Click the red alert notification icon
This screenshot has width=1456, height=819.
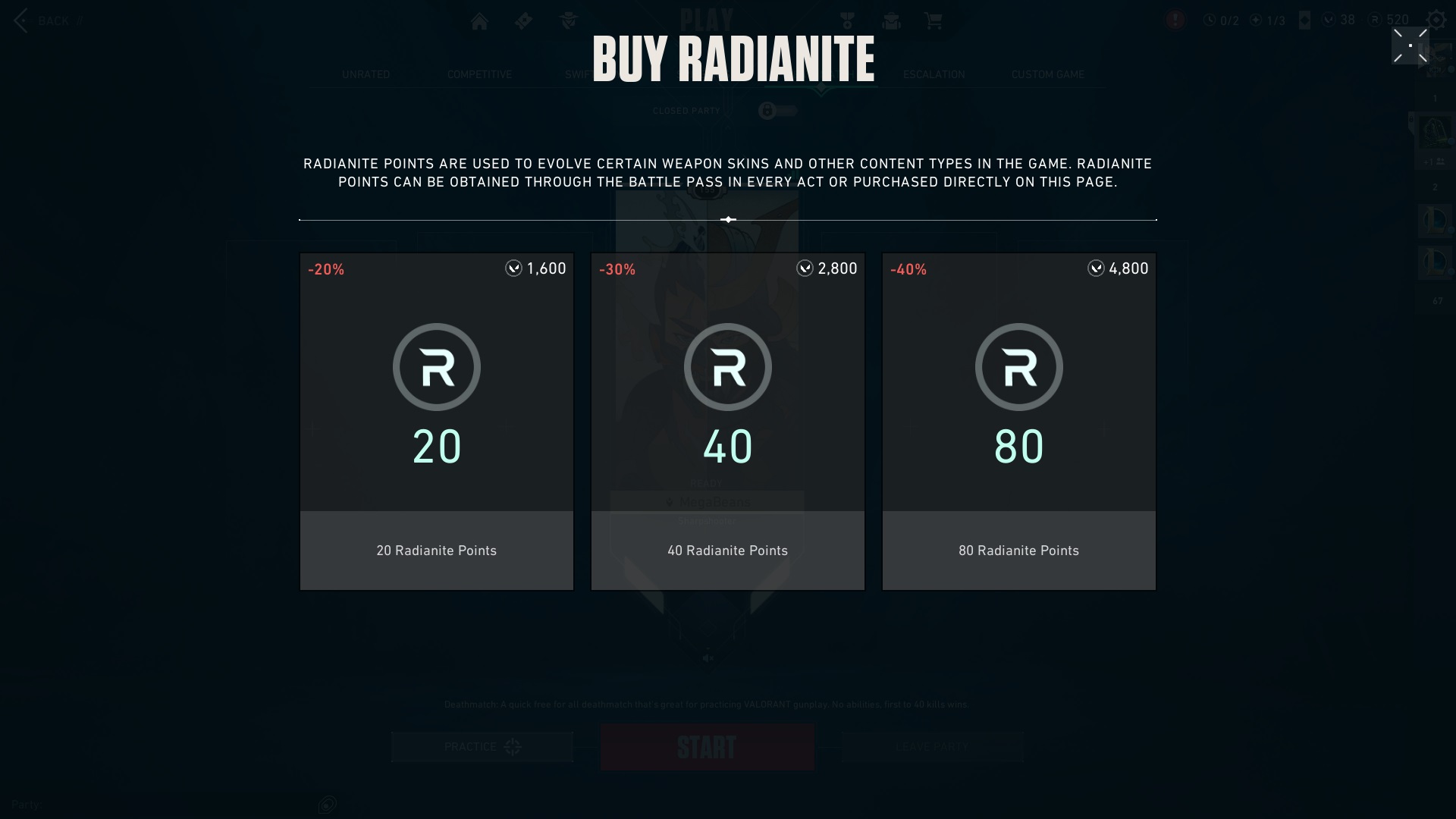click(1175, 20)
